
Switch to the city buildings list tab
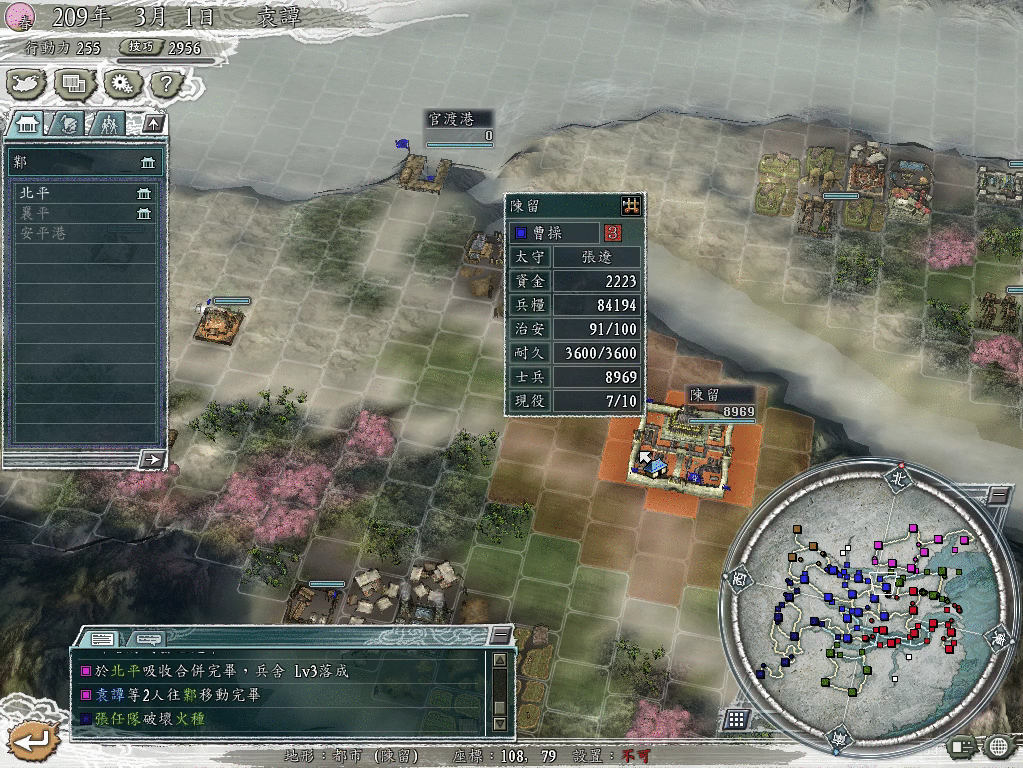[x=28, y=124]
